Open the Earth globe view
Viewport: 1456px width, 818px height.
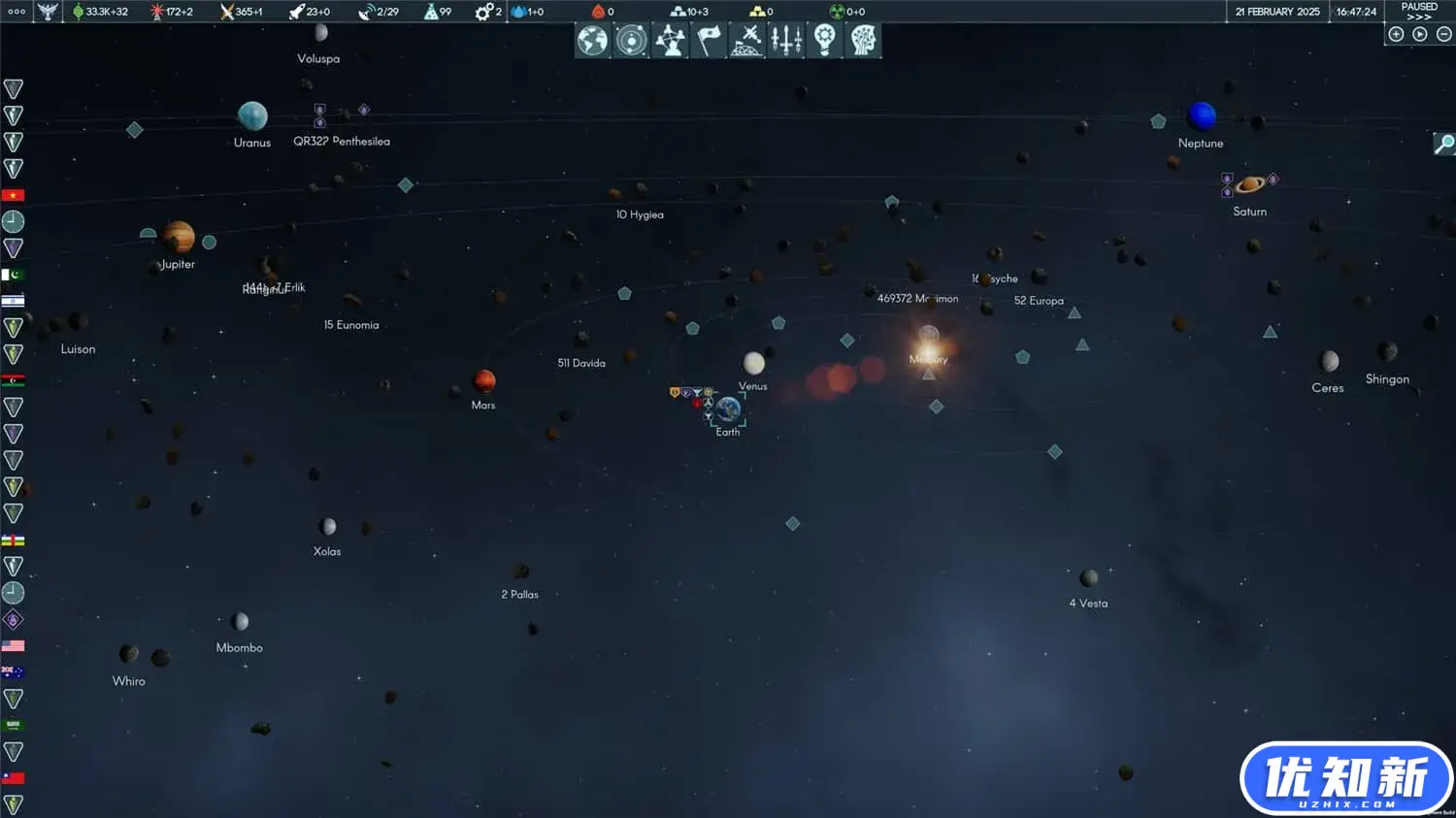[x=592, y=41]
